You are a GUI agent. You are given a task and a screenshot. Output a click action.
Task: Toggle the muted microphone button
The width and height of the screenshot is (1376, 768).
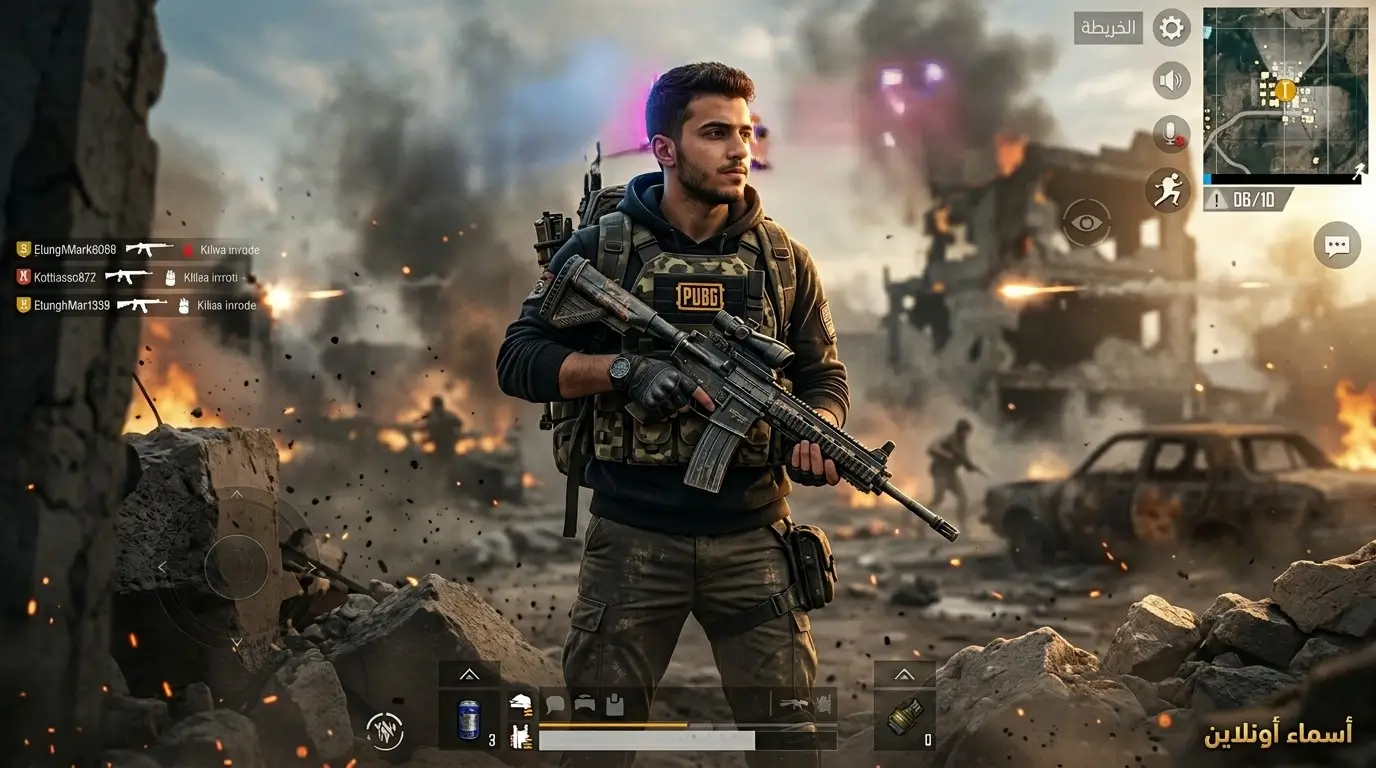click(1171, 134)
